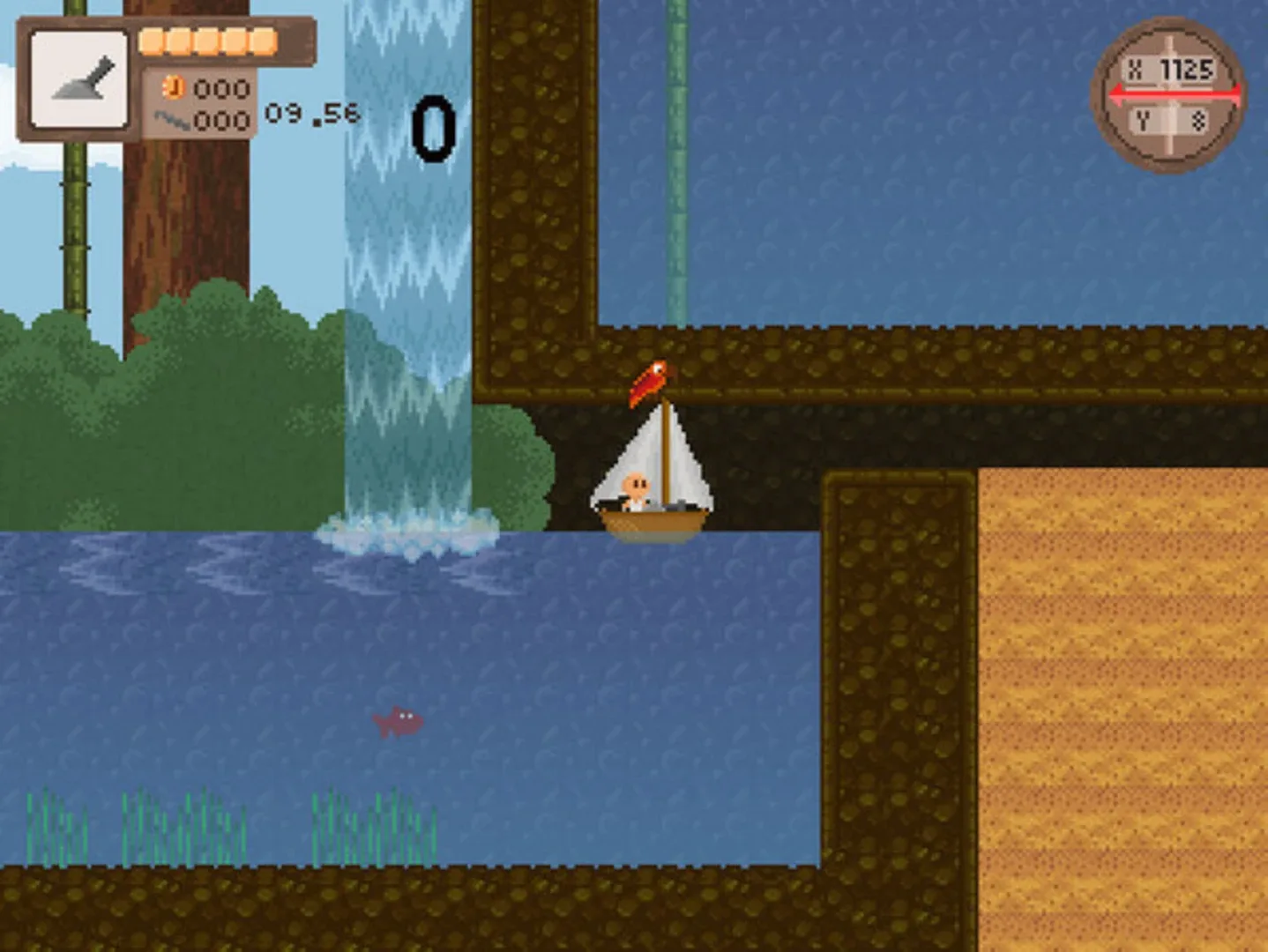Toggle the first orange energy square on the HUD
1268x952 pixels.
153,39
